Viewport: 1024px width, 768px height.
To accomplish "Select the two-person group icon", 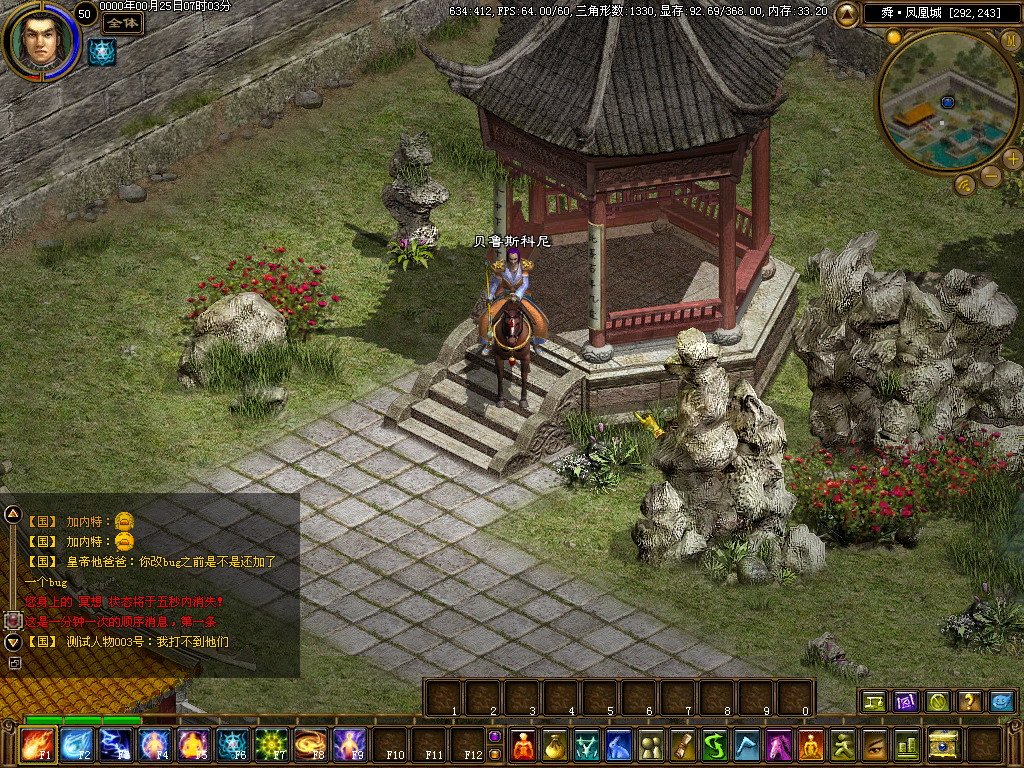I will (651, 745).
